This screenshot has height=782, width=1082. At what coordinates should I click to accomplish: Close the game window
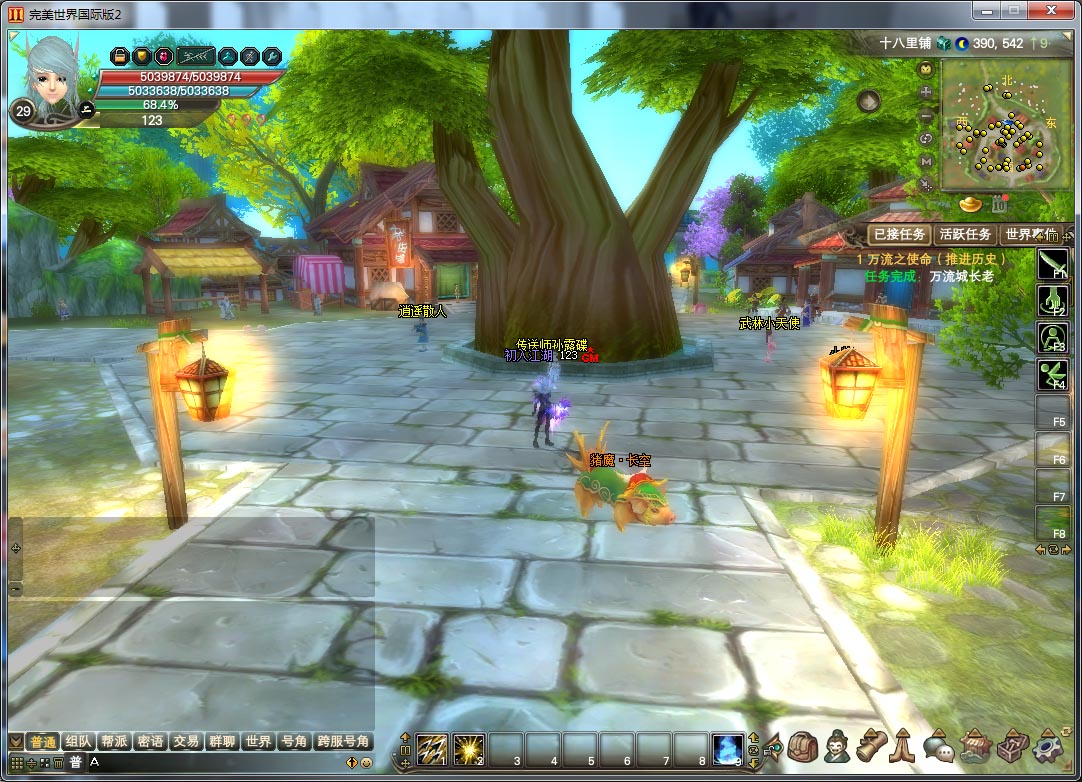click(1051, 10)
